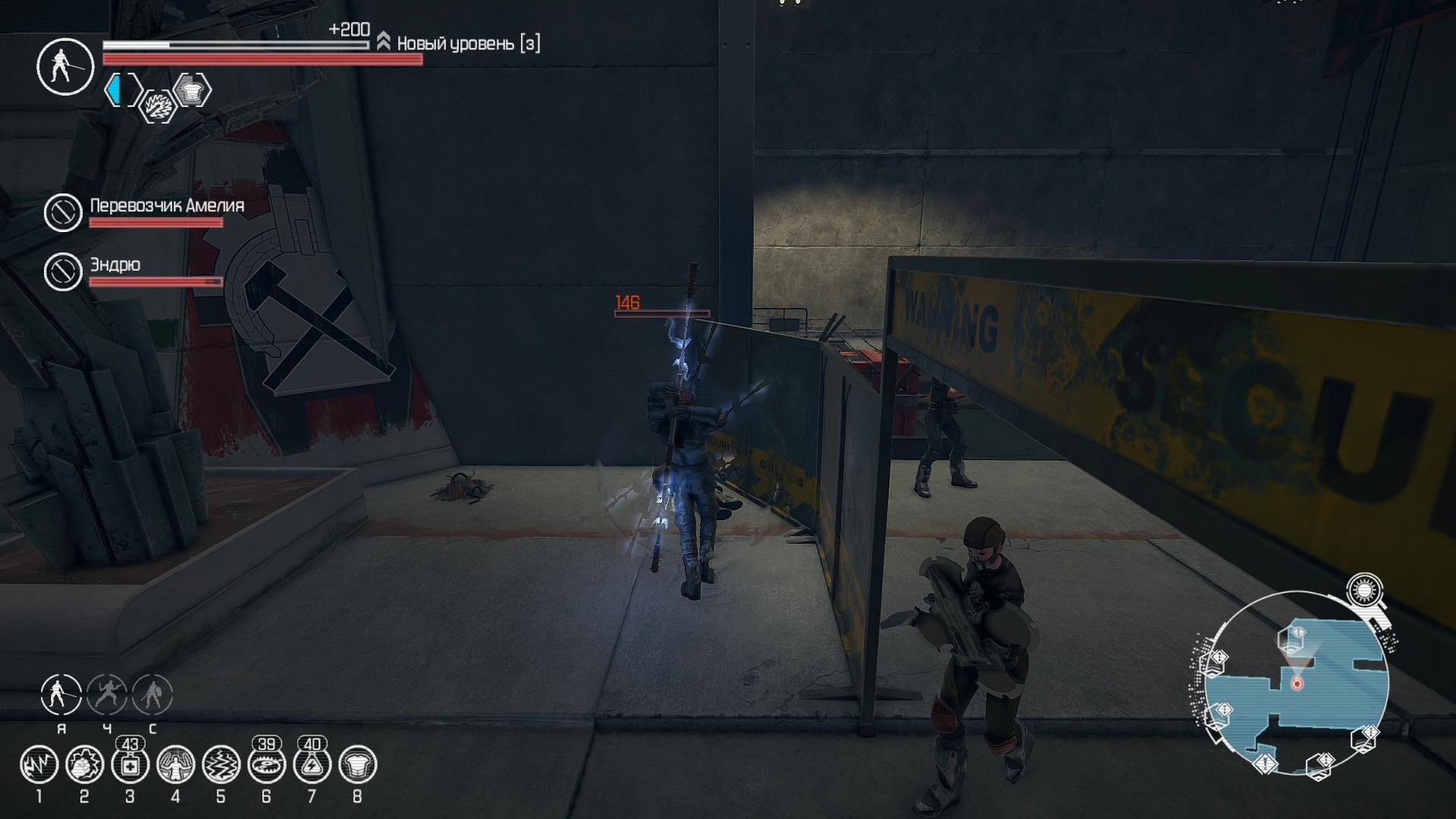The image size is (1456, 819).
Task: Click the armor vest status effect icon
Action: [192, 91]
